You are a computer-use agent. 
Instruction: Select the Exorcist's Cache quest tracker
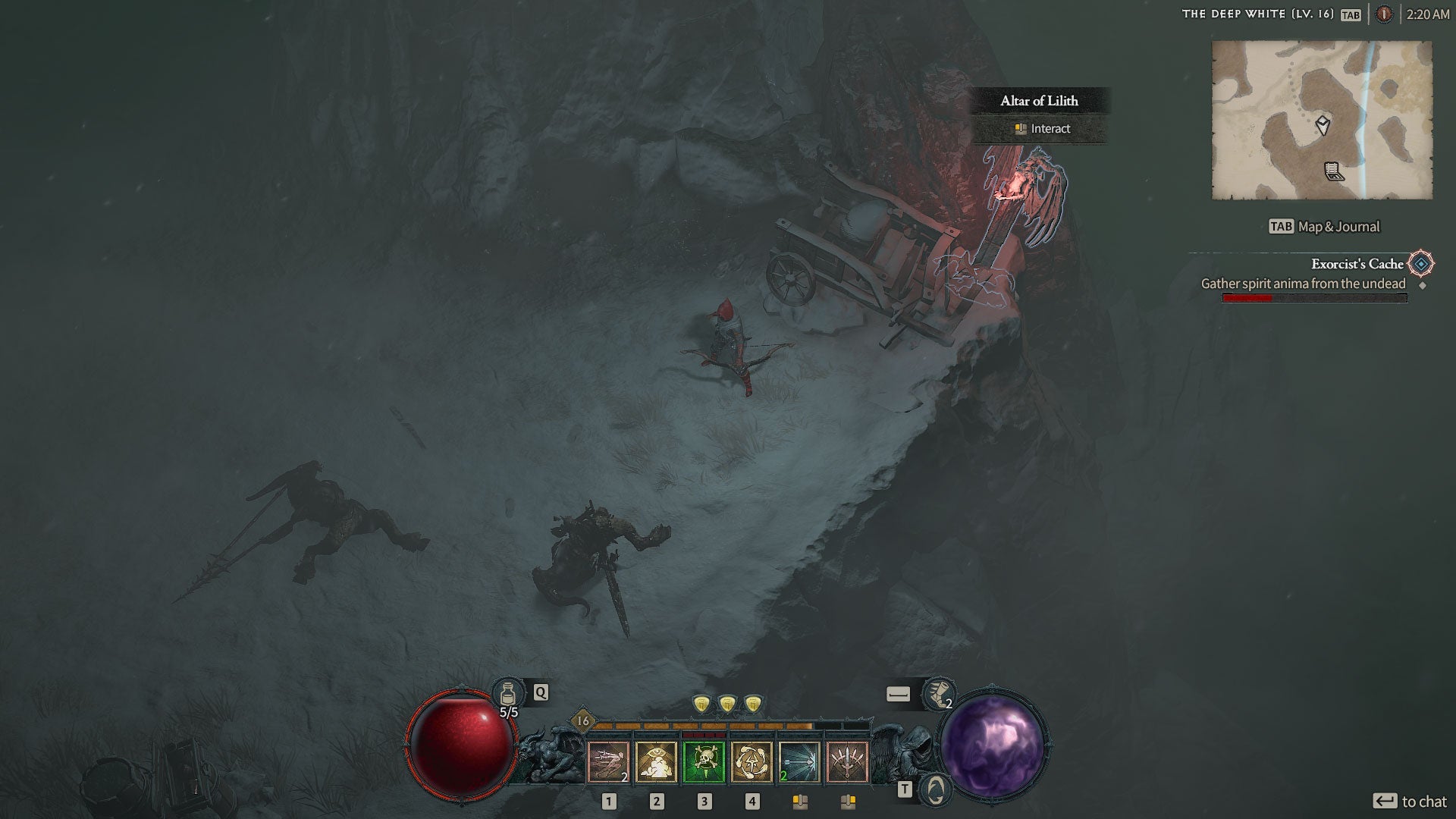(x=1357, y=264)
